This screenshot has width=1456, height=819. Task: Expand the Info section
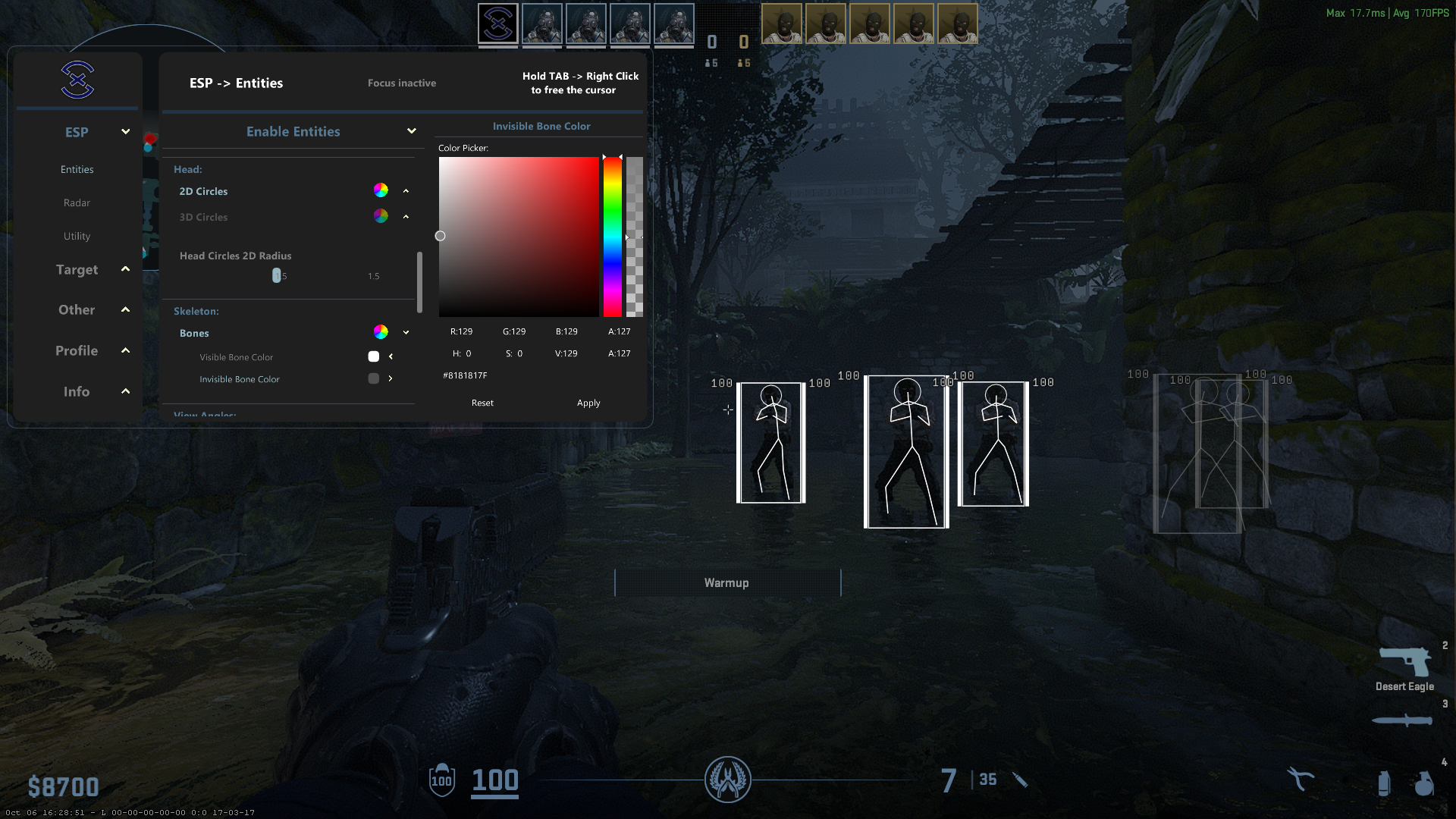coord(77,391)
